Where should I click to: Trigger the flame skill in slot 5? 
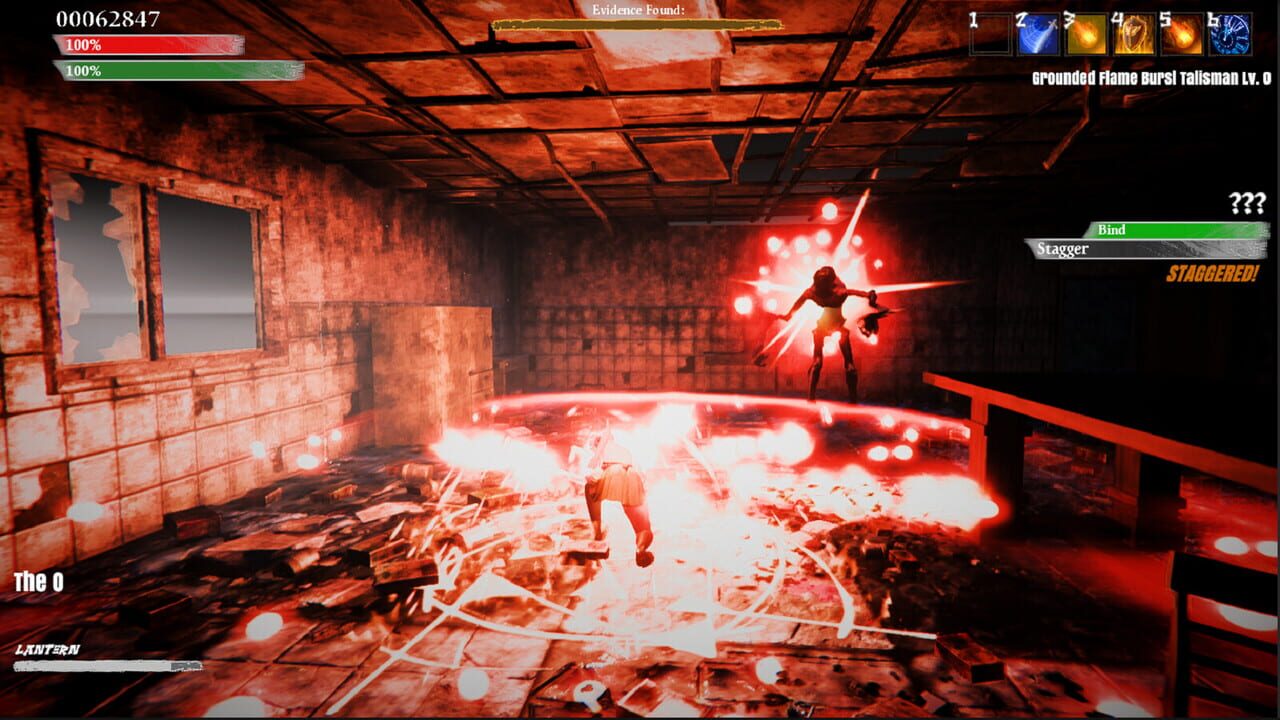[1180, 33]
